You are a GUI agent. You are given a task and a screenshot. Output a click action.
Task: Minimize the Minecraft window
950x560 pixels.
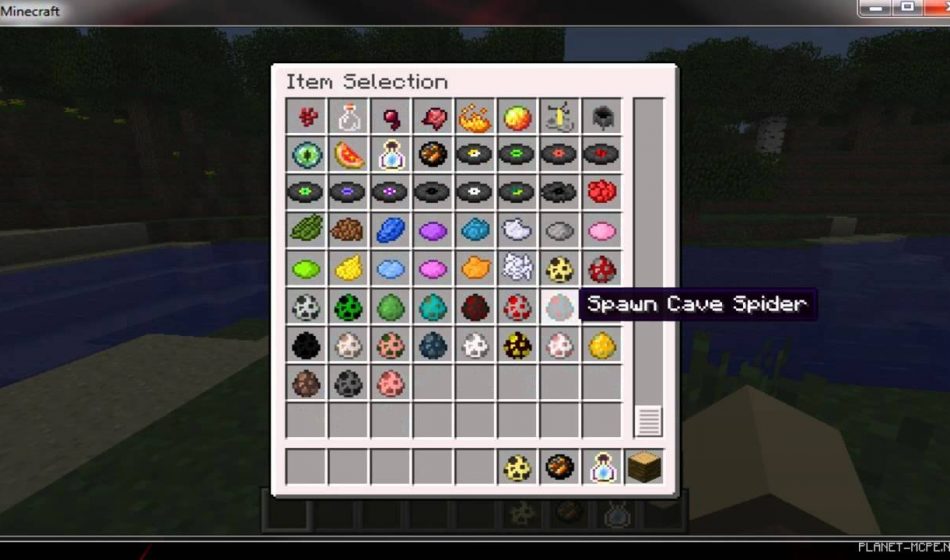(877, 8)
